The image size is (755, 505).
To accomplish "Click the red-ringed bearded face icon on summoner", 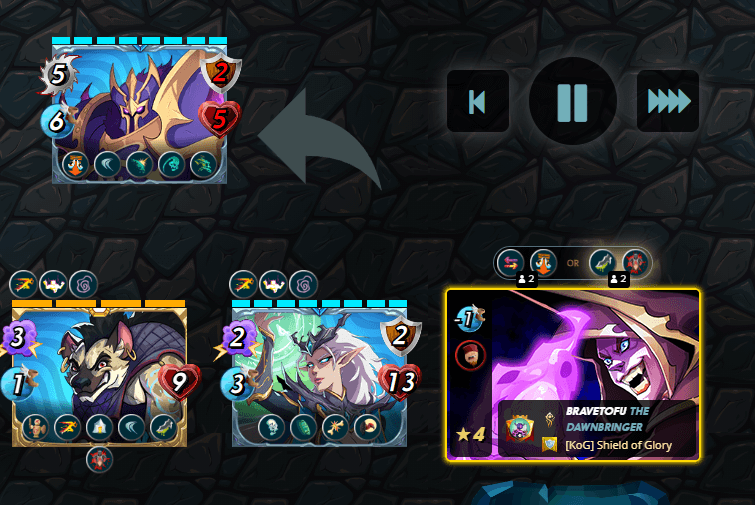I will (469, 354).
